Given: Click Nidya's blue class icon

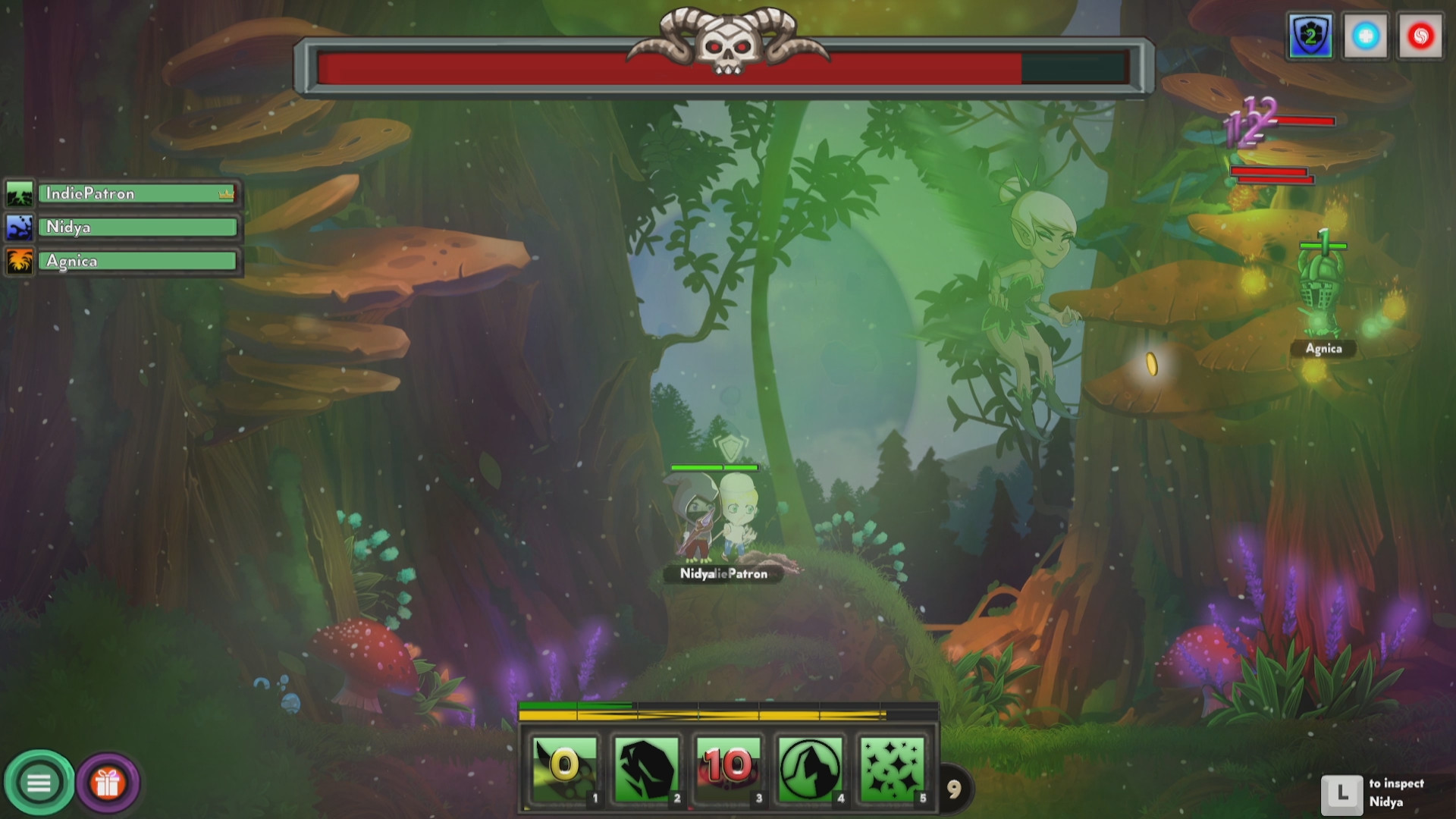Looking at the screenshot, I should 20,227.
